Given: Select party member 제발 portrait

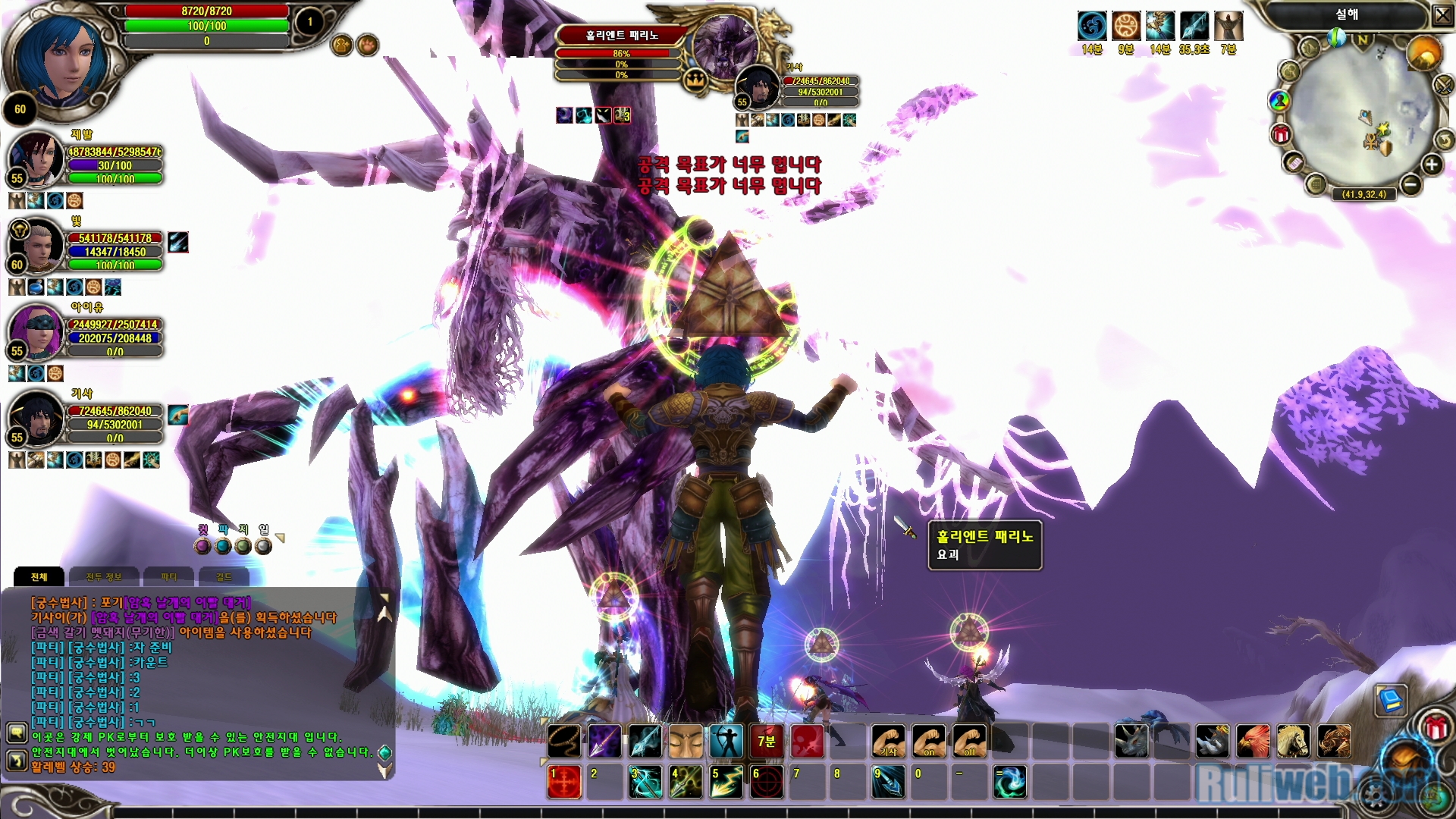Looking at the screenshot, I should coord(36,159).
